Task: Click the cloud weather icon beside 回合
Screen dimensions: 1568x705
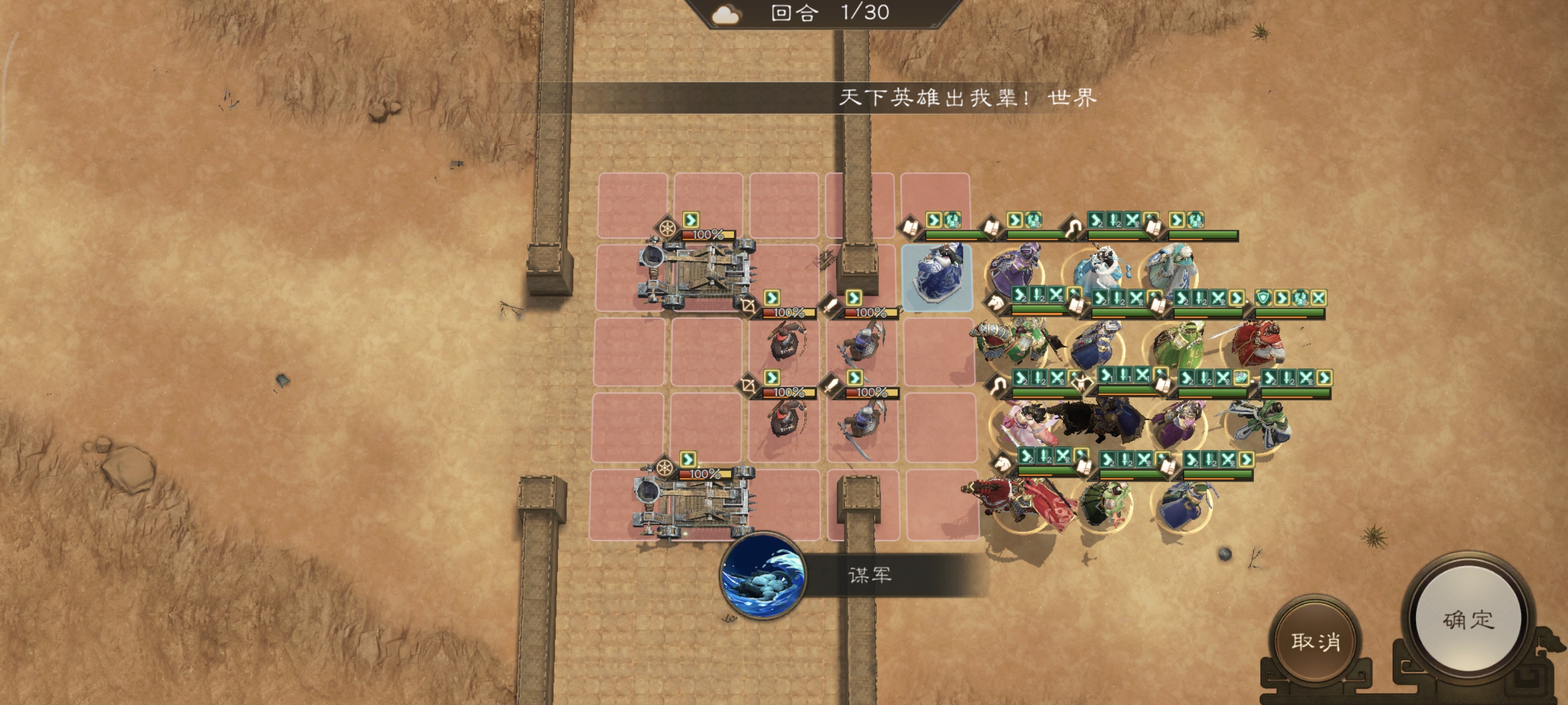Action: point(725,15)
